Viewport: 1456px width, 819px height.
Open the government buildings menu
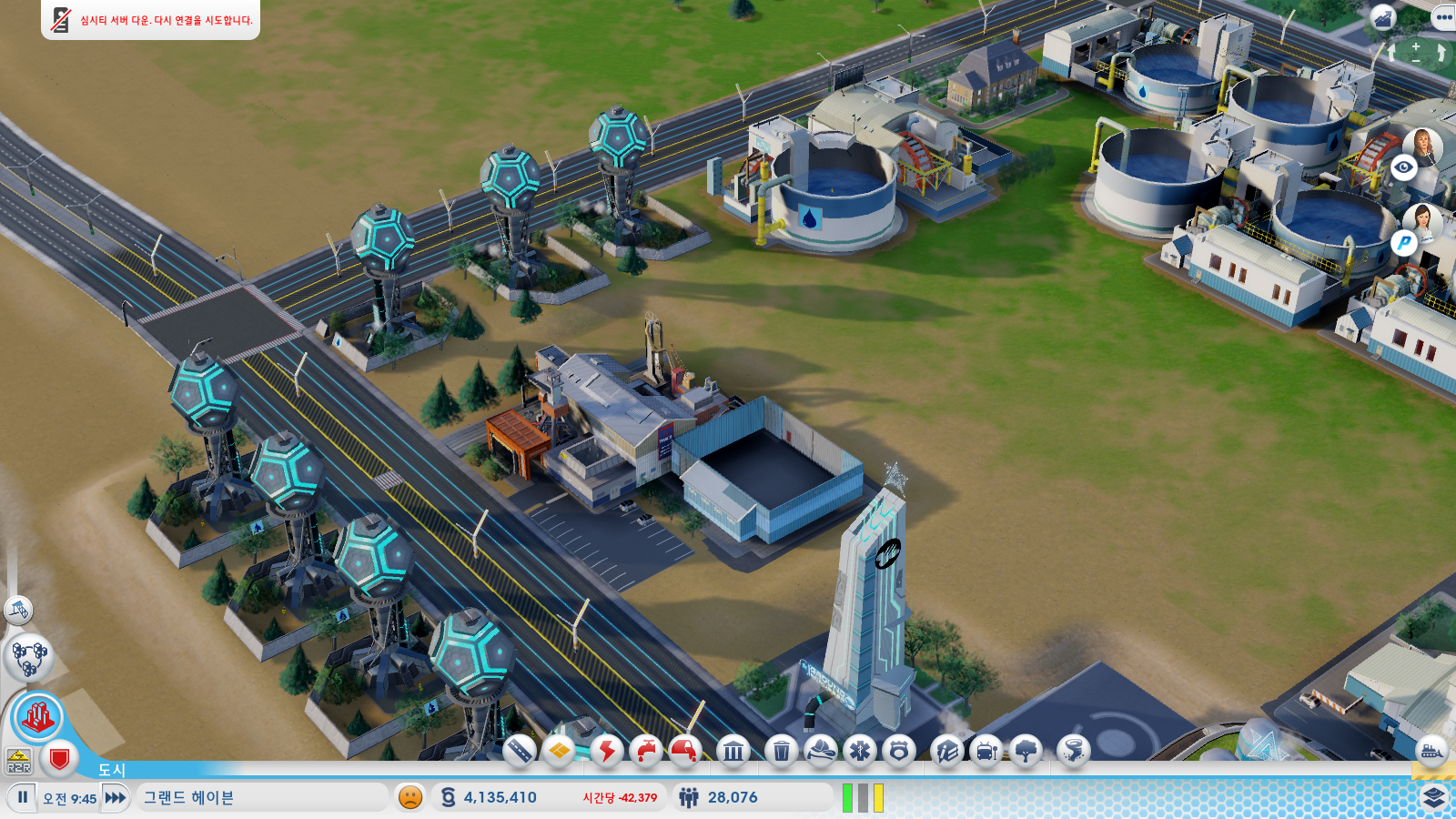point(733,751)
